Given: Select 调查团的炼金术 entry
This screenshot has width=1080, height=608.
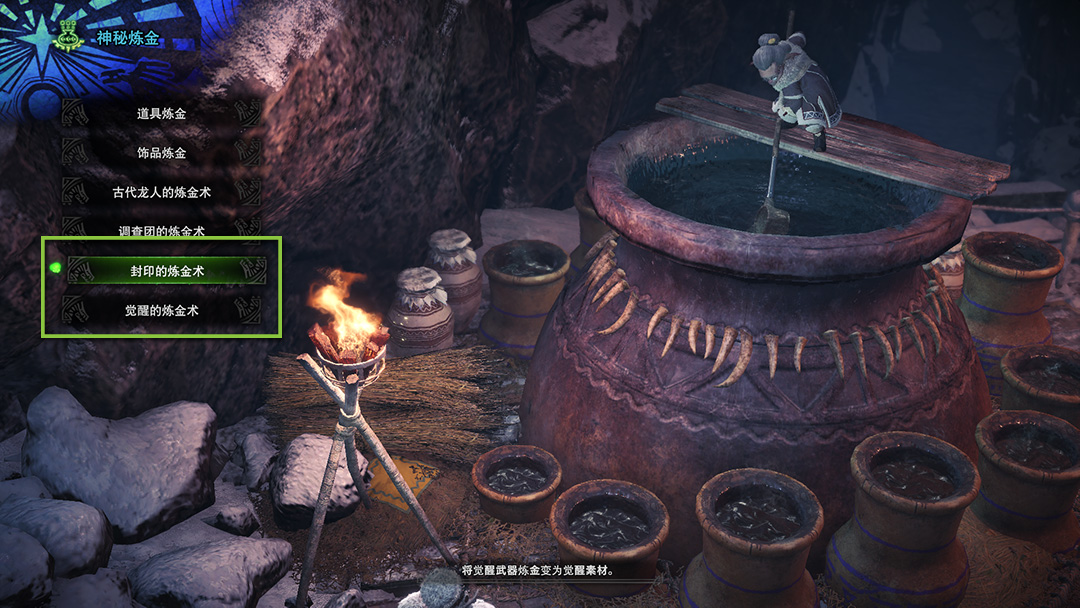Looking at the screenshot, I should (162, 230).
